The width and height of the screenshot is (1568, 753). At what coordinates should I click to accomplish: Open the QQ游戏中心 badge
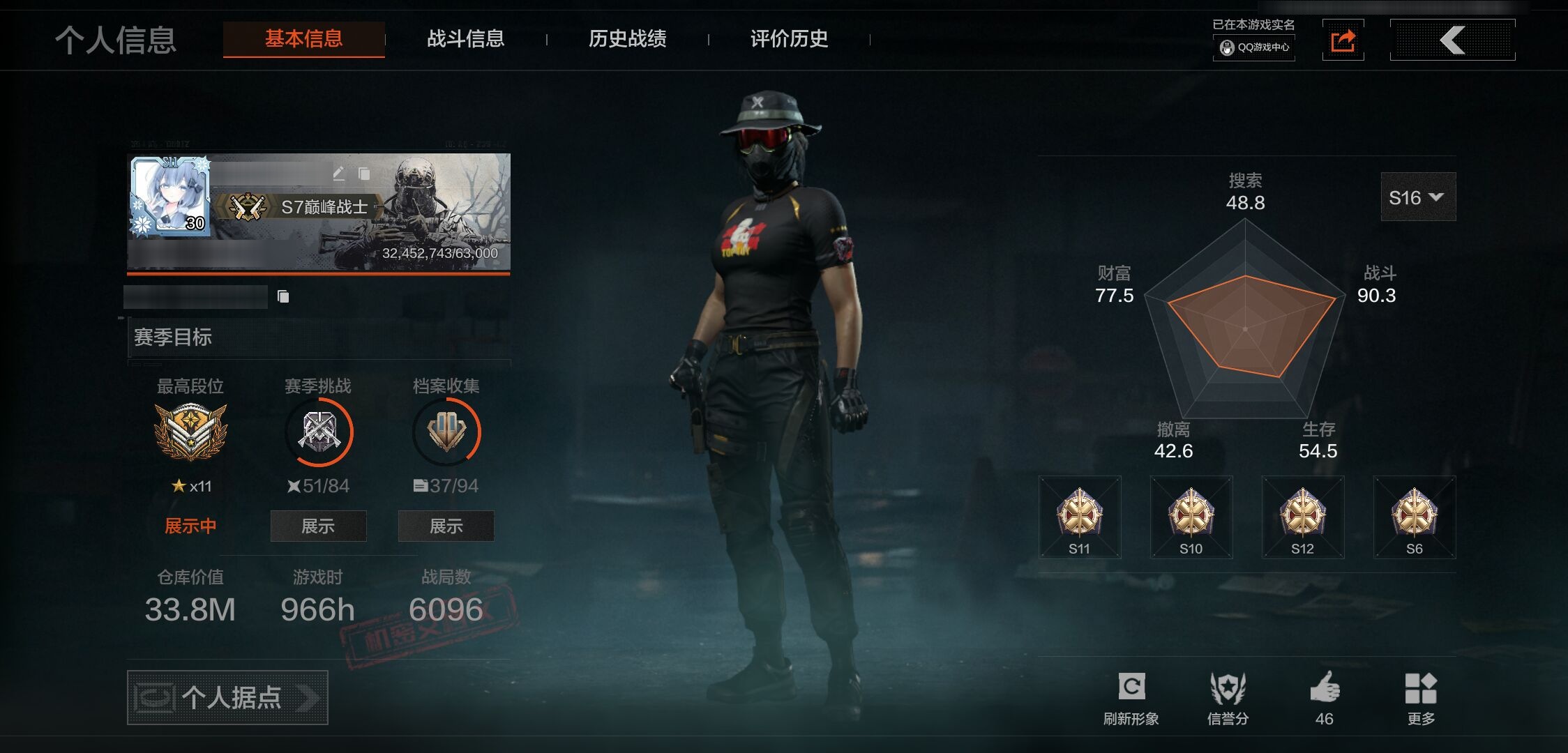(x=1254, y=47)
